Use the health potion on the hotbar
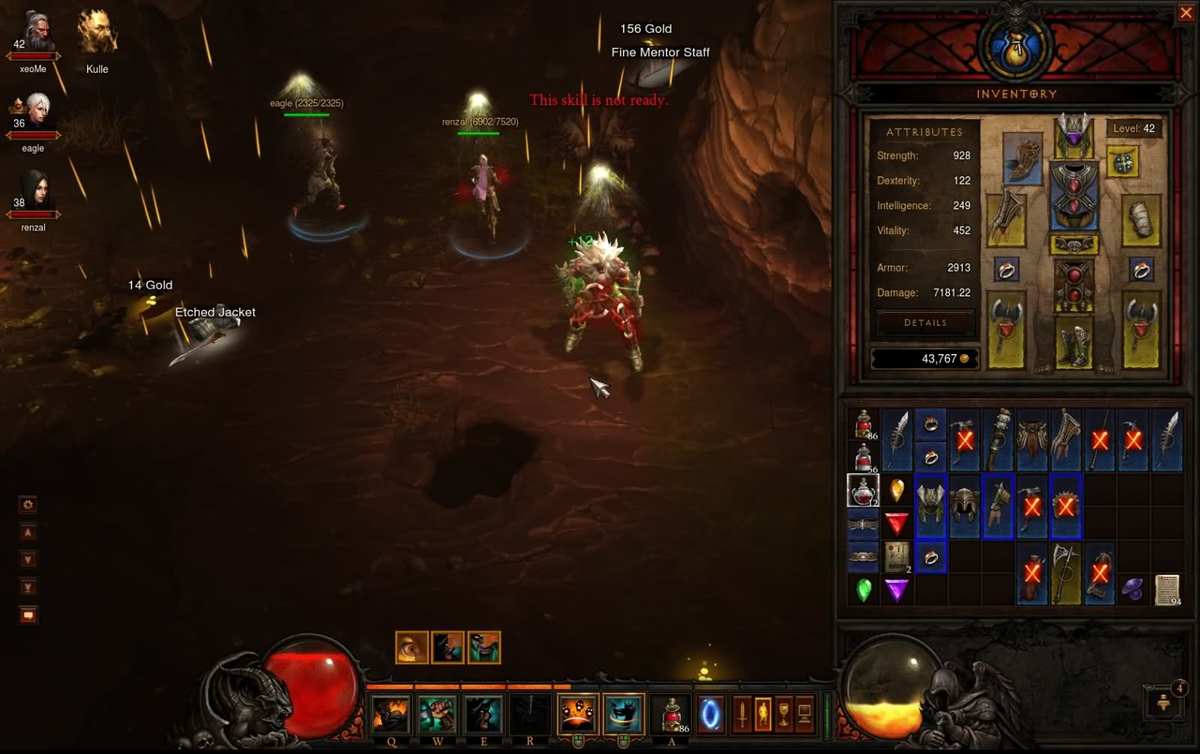 tap(669, 714)
